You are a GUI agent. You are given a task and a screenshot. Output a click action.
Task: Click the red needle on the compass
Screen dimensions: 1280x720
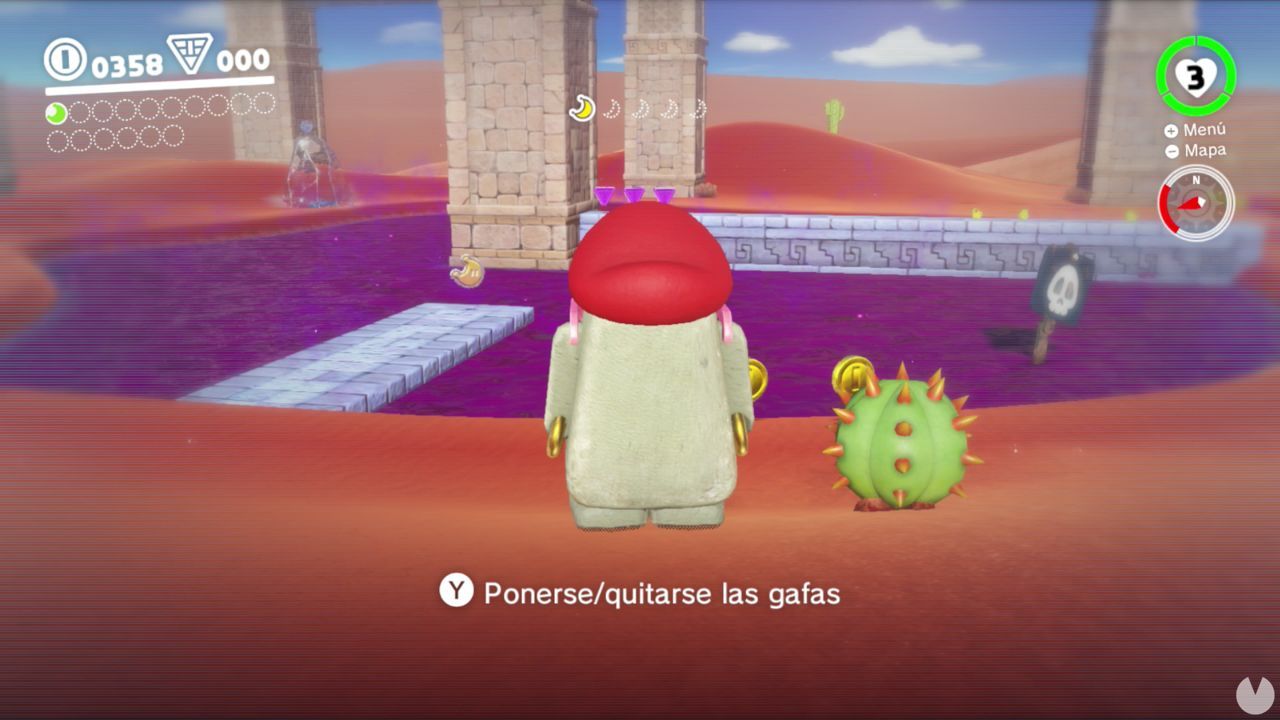tap(1191, 201)
